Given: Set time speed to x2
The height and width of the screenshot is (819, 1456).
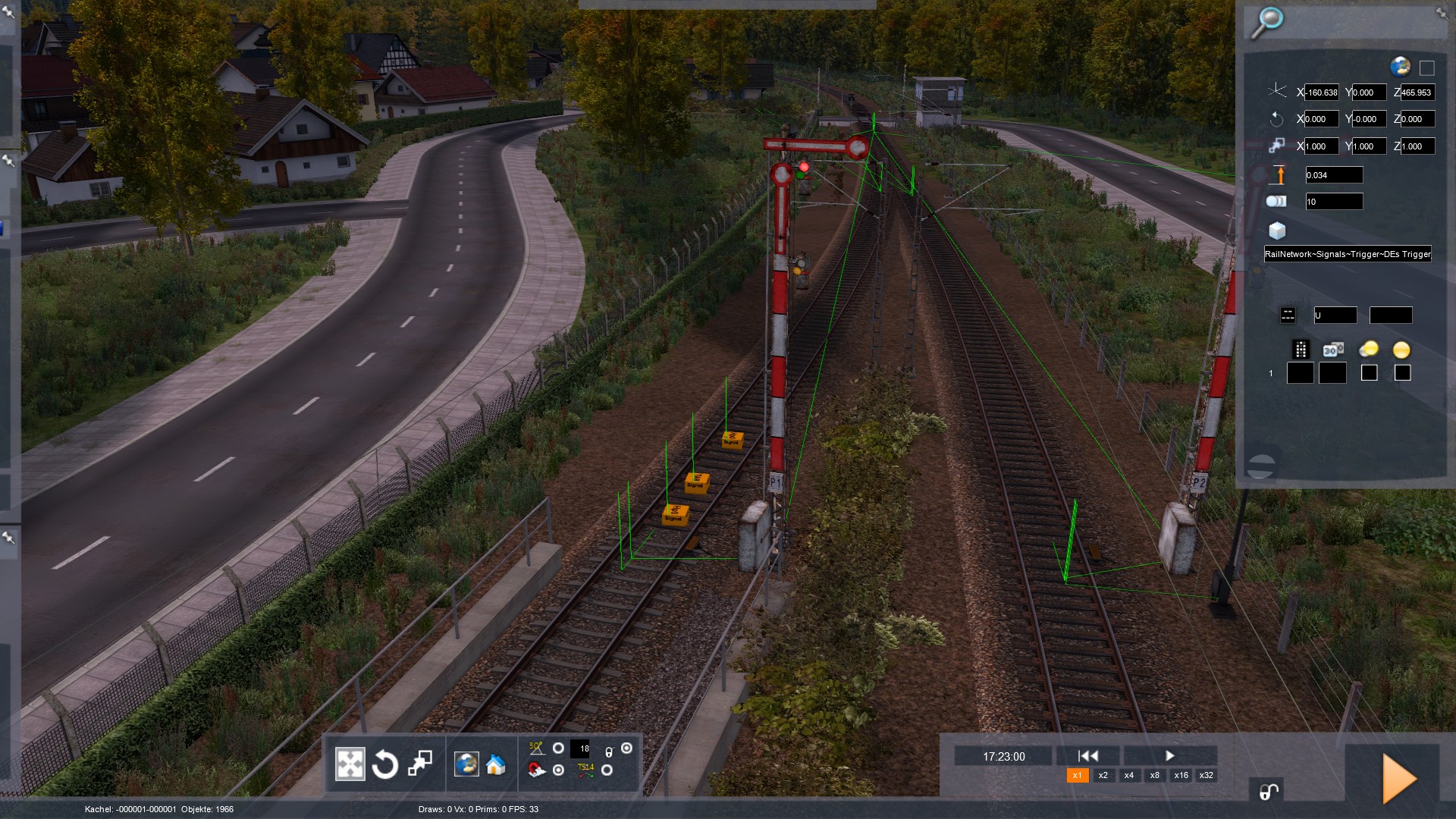Looking at the screenshot, I should click(1103, 775).
